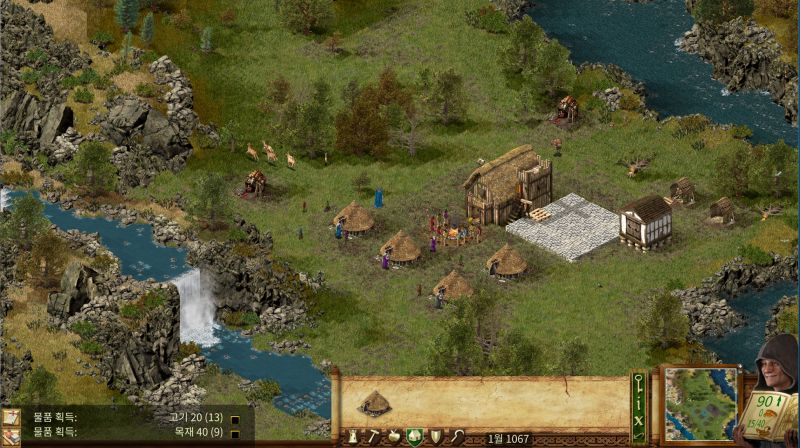Open the weapons shield category
This screenshot has width=800, height=448.
435,437
